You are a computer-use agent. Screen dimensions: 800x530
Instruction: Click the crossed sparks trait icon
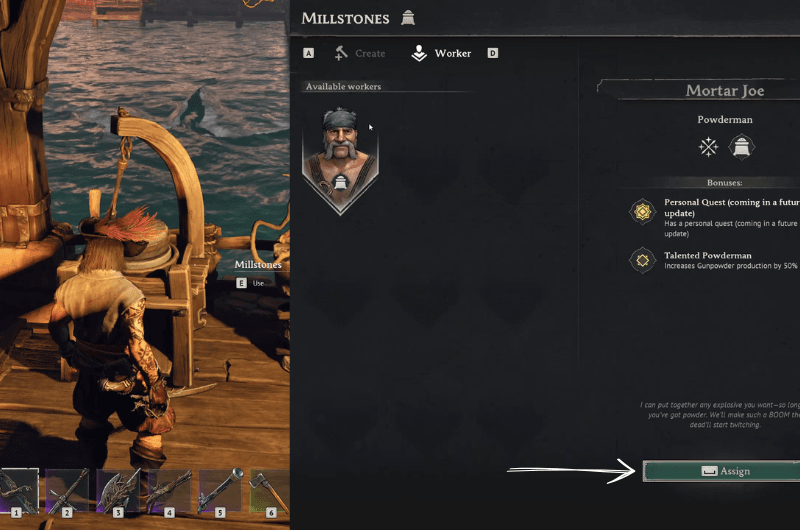tap(709, 147)
